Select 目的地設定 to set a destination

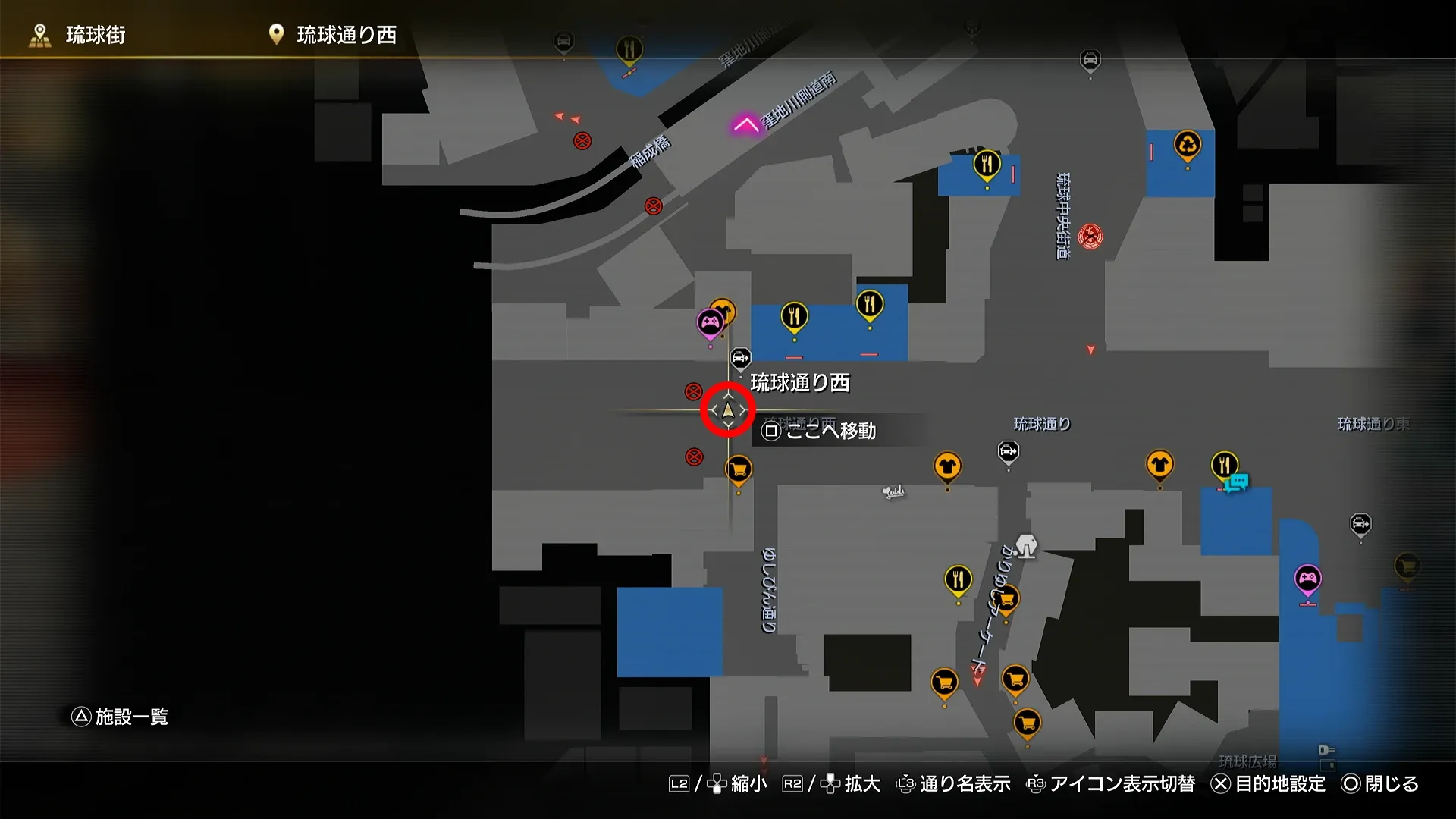coord(1282,785)
